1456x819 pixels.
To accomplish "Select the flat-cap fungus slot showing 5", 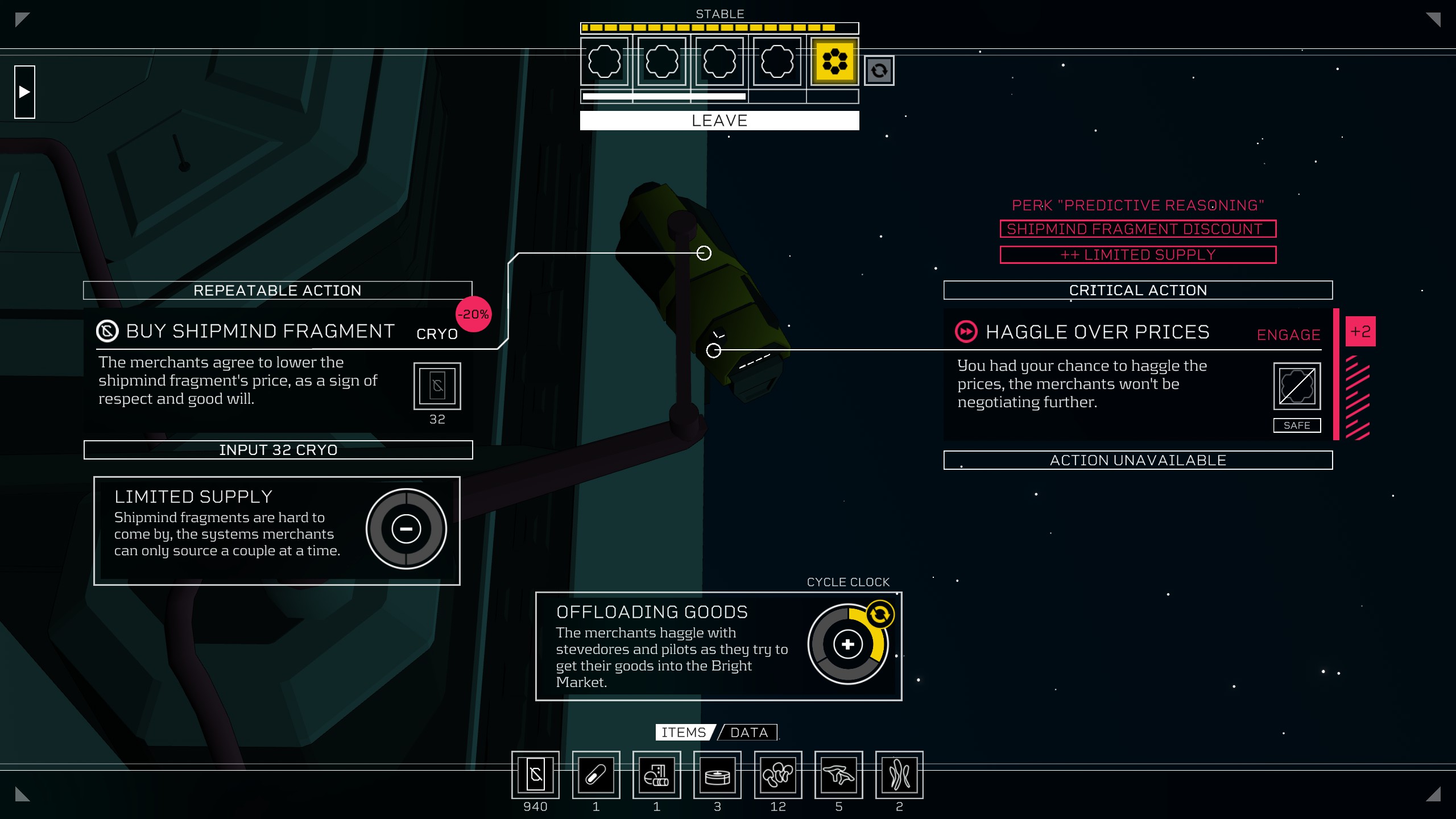I will 838,775.
